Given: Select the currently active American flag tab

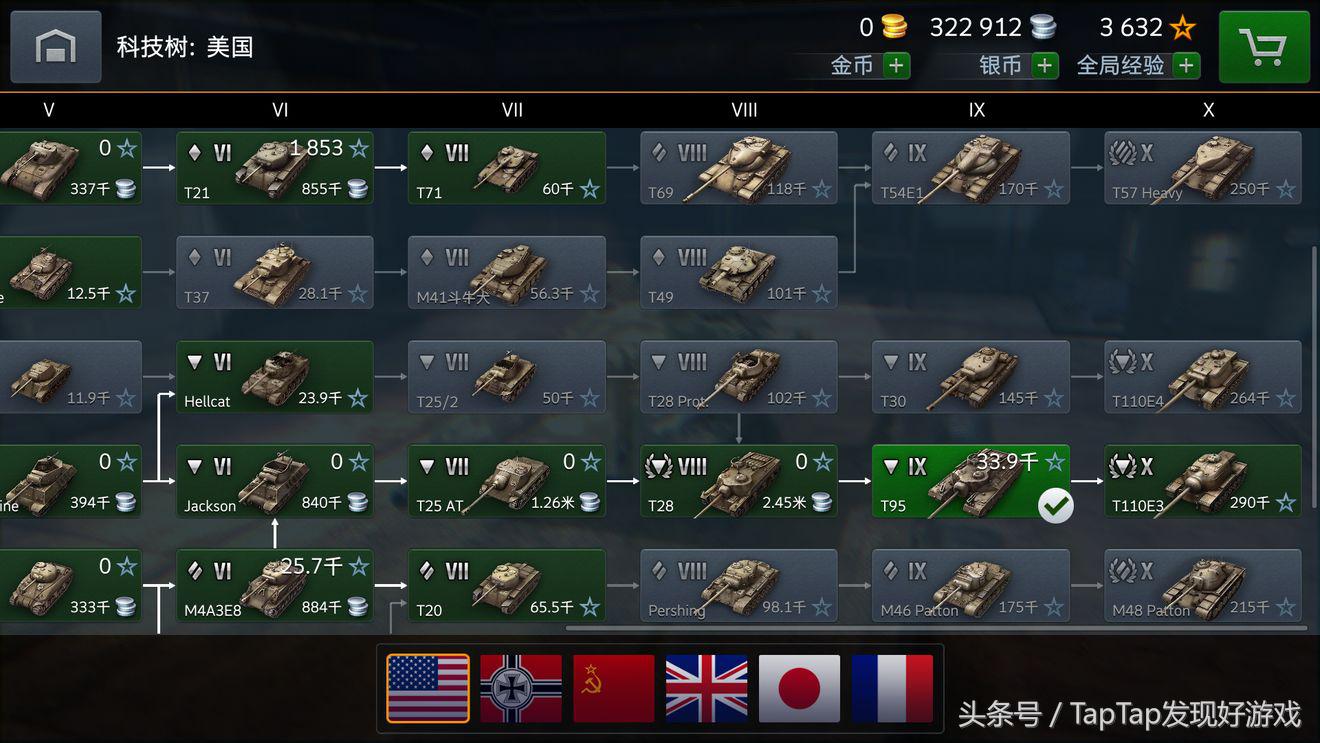Looking at the screenshot, I should [427, 688].
